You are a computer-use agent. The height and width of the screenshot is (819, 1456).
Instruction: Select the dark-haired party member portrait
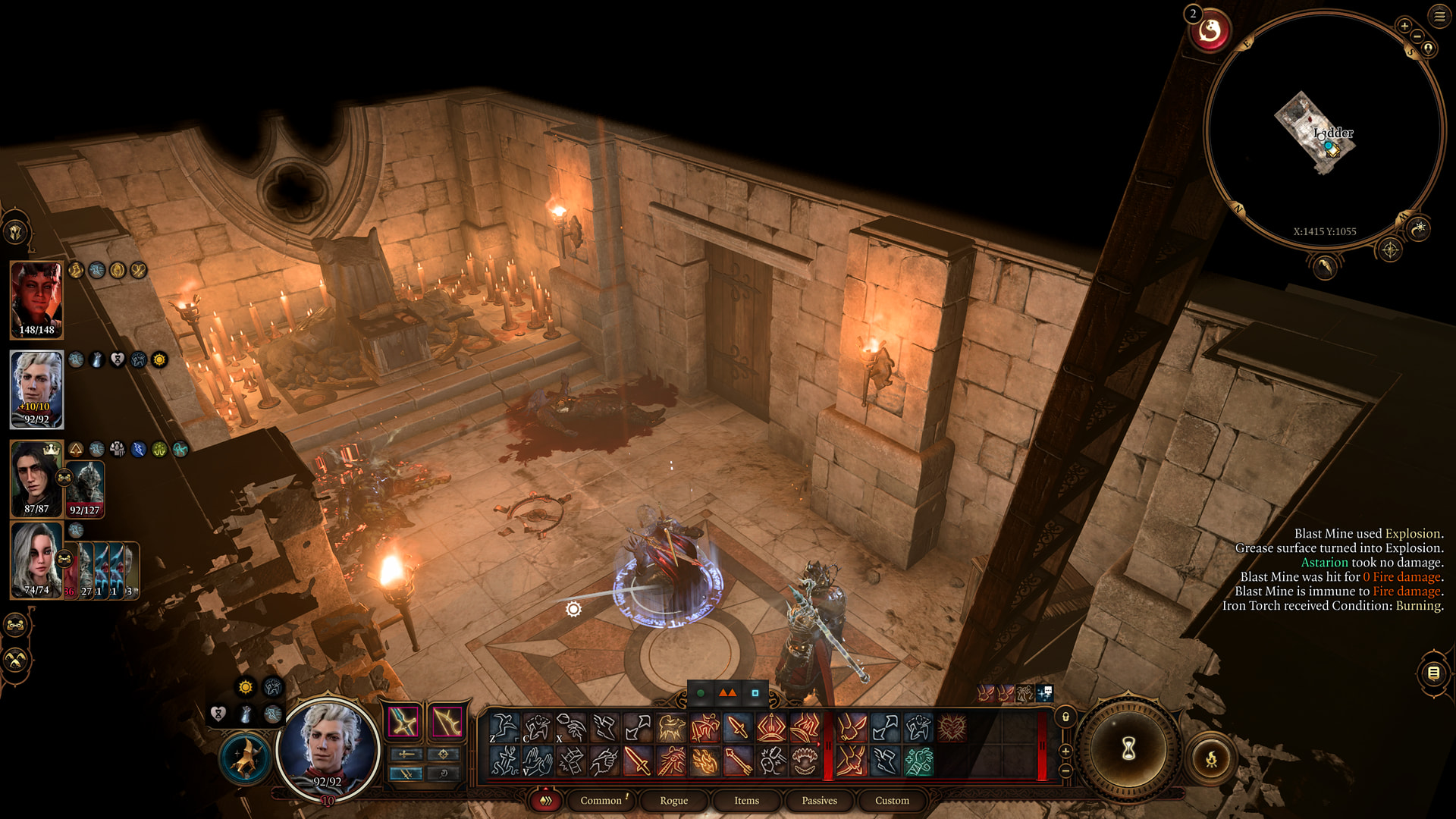[x=35, y=478]
